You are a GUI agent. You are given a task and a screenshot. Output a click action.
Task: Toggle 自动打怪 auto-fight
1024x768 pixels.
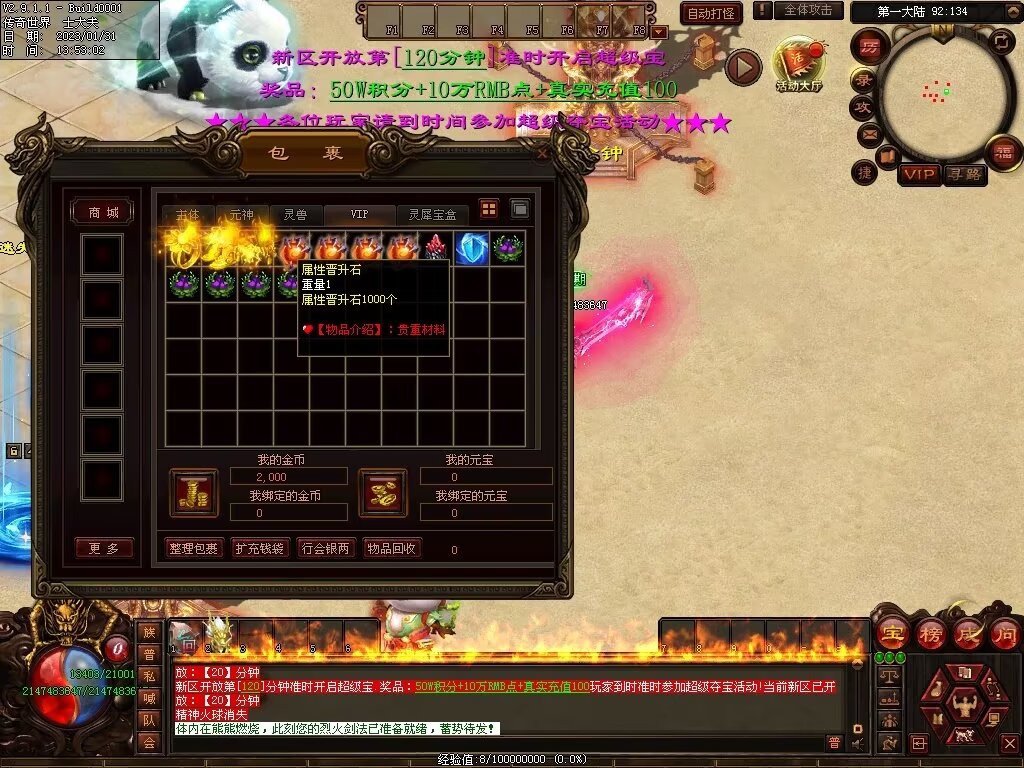[x=710, y=13]
